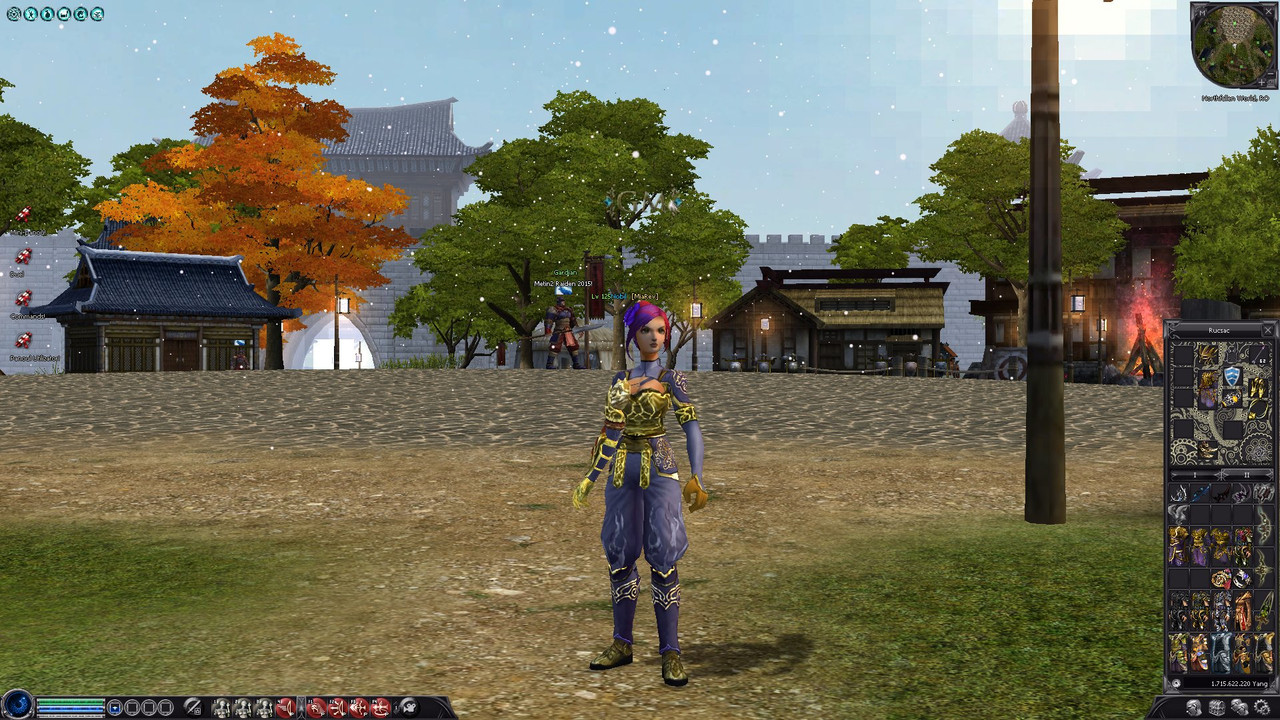Toggle the last teal icon in the top-left row
The width and height of the screenshot is (1280, 720).
click(96, 13)
